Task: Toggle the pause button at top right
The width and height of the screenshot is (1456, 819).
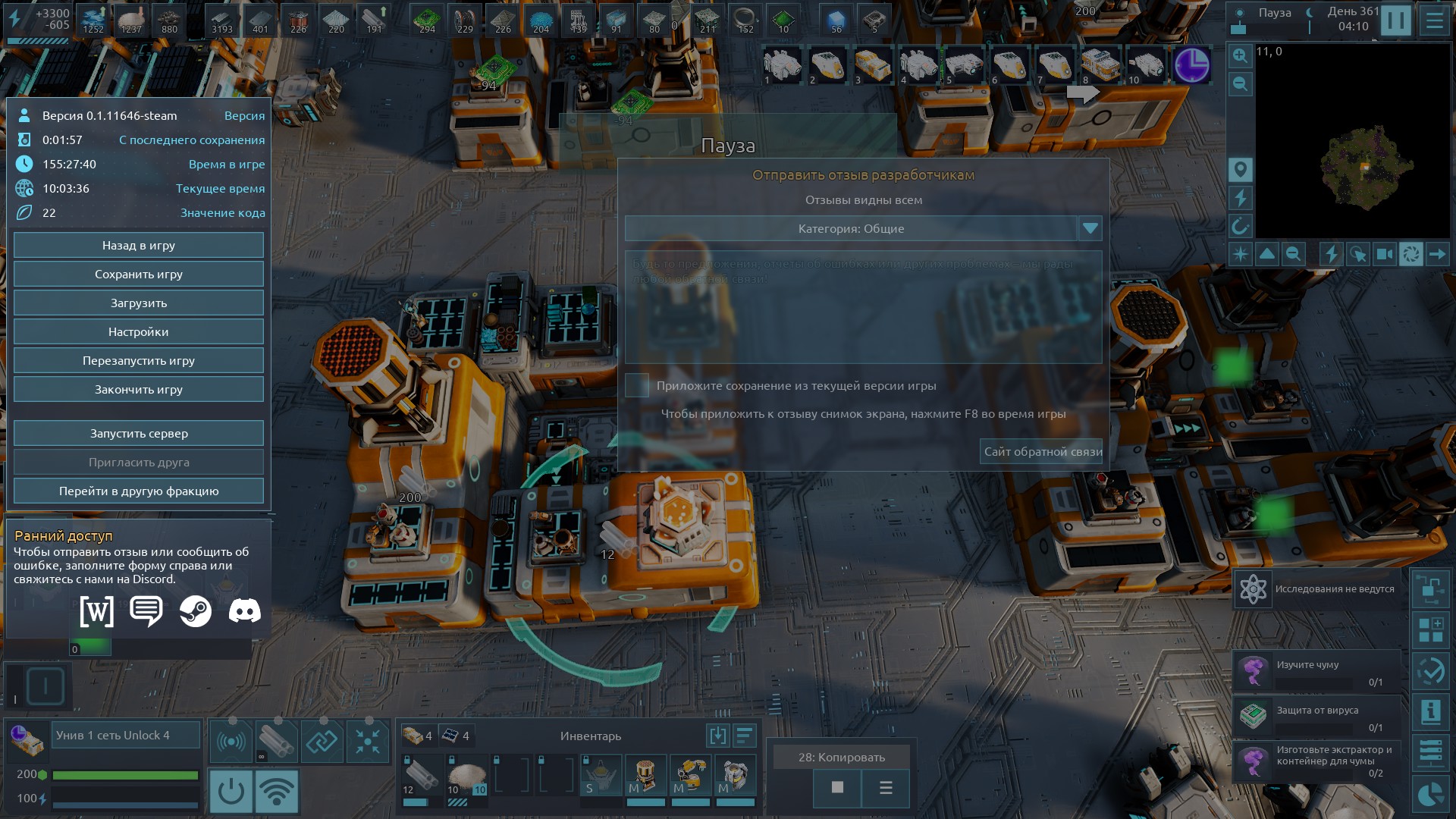Action: click(1395, 20)
